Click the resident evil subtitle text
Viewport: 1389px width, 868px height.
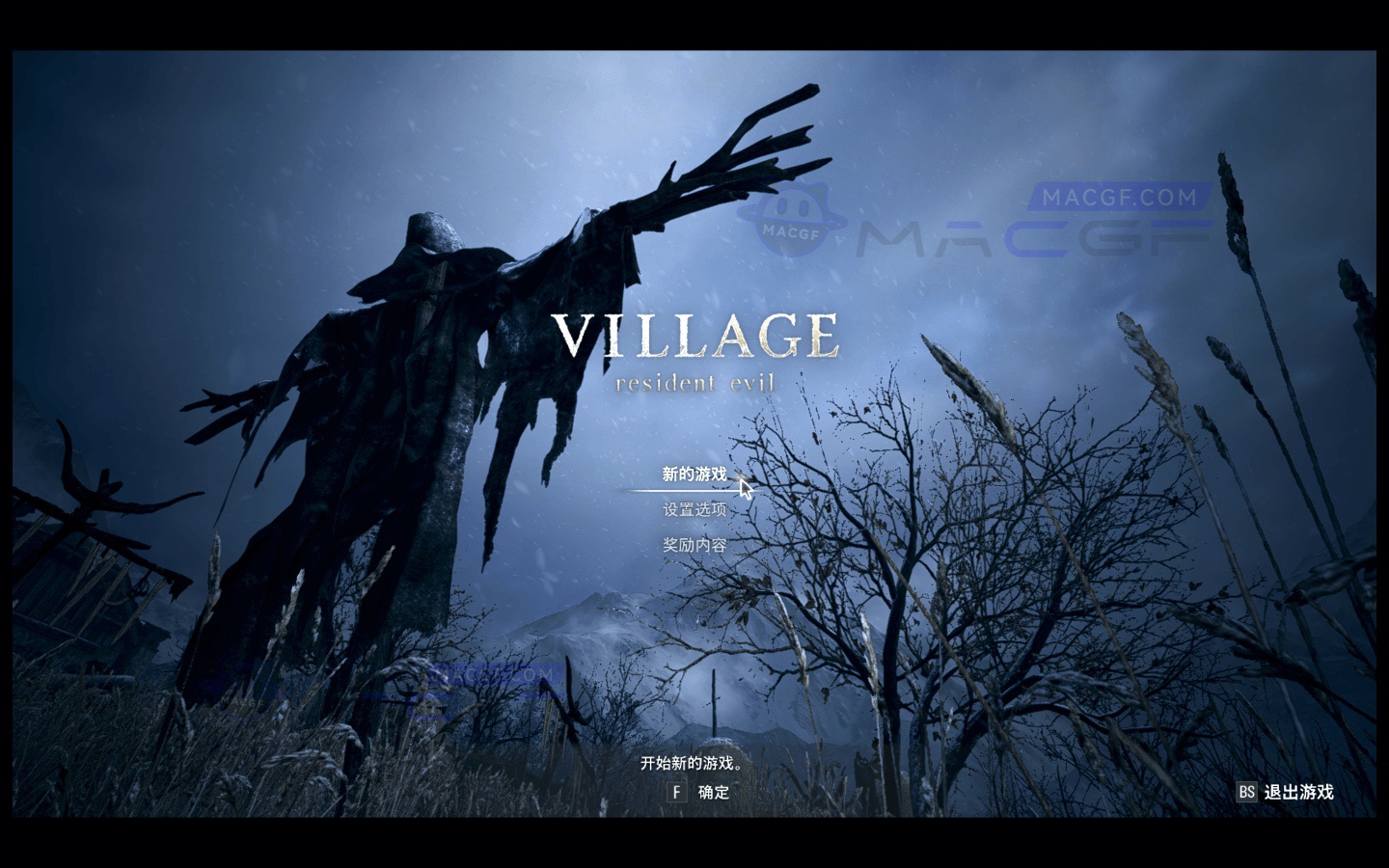click(696, 382)
